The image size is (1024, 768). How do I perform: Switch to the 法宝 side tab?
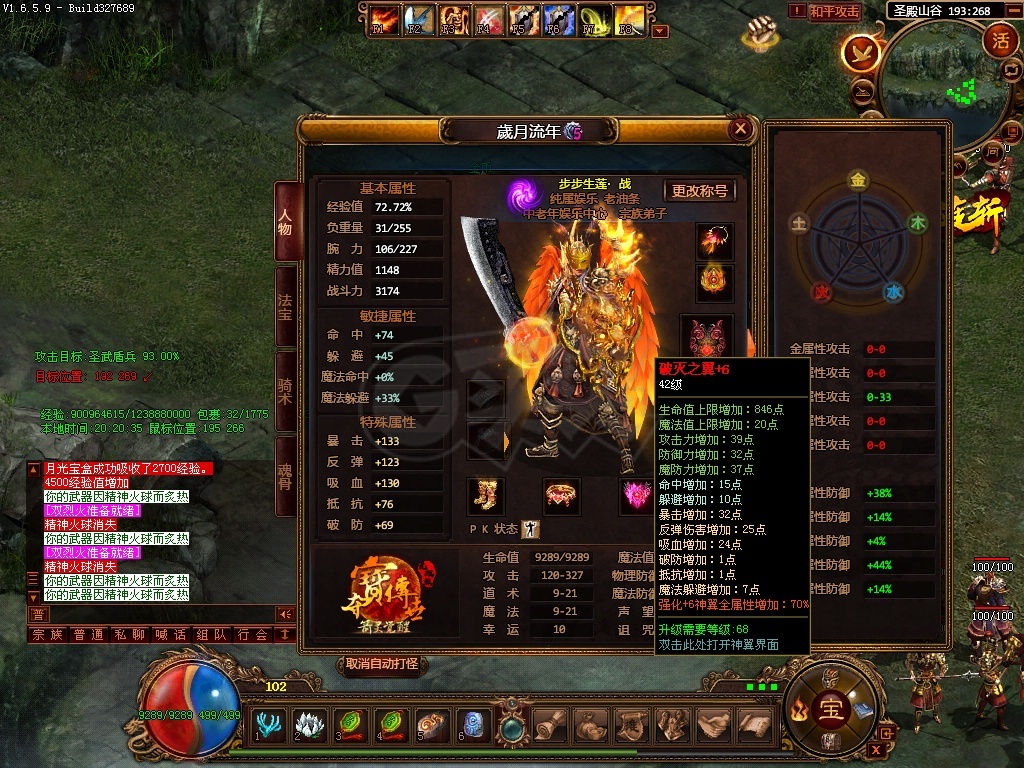pyautogui.click(x=285, y=307)
